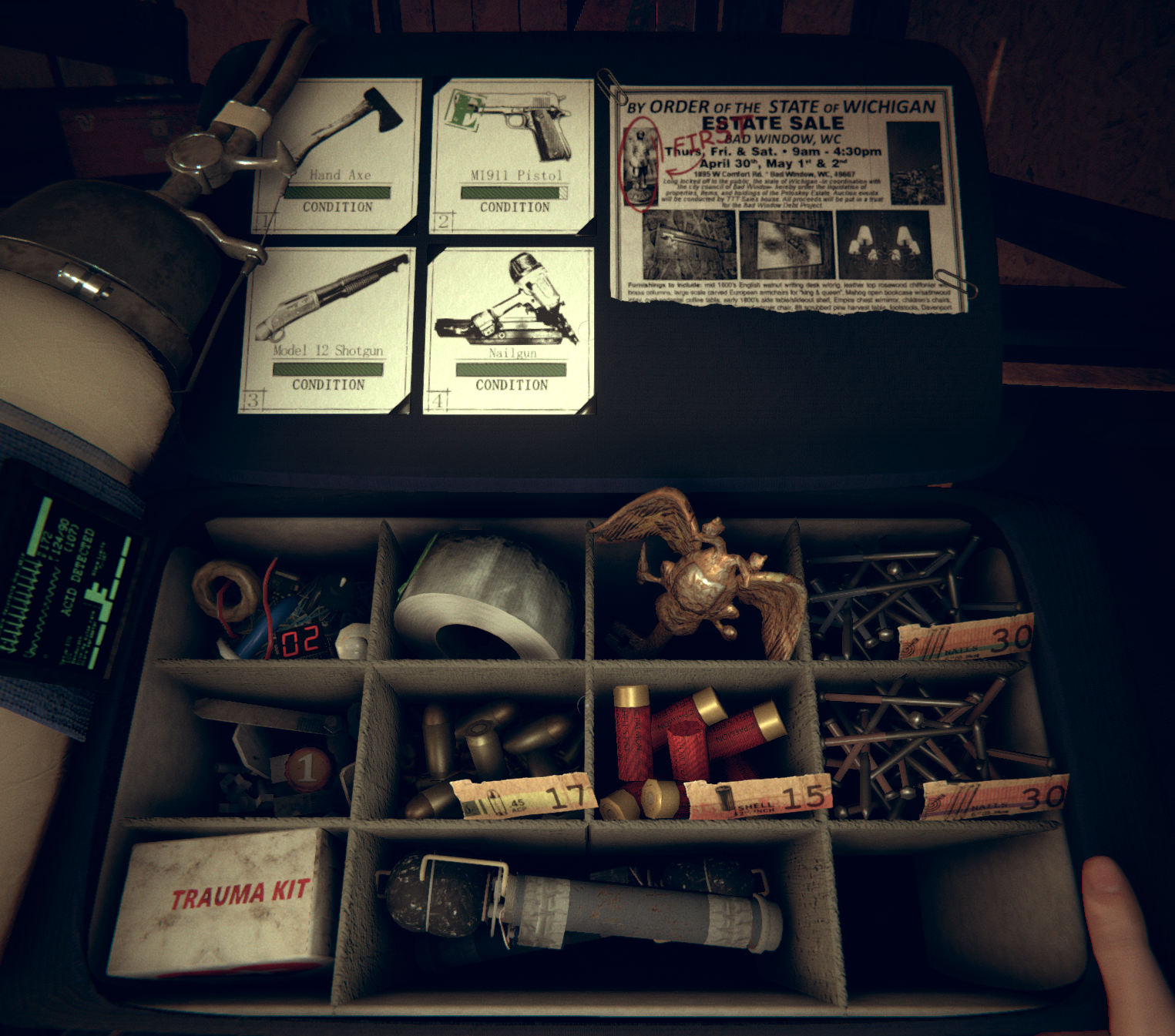This screenshot has height=1036, width=1175.
Task: Inspect the golden eagle statue slot
Action: [x=697, y=584]
